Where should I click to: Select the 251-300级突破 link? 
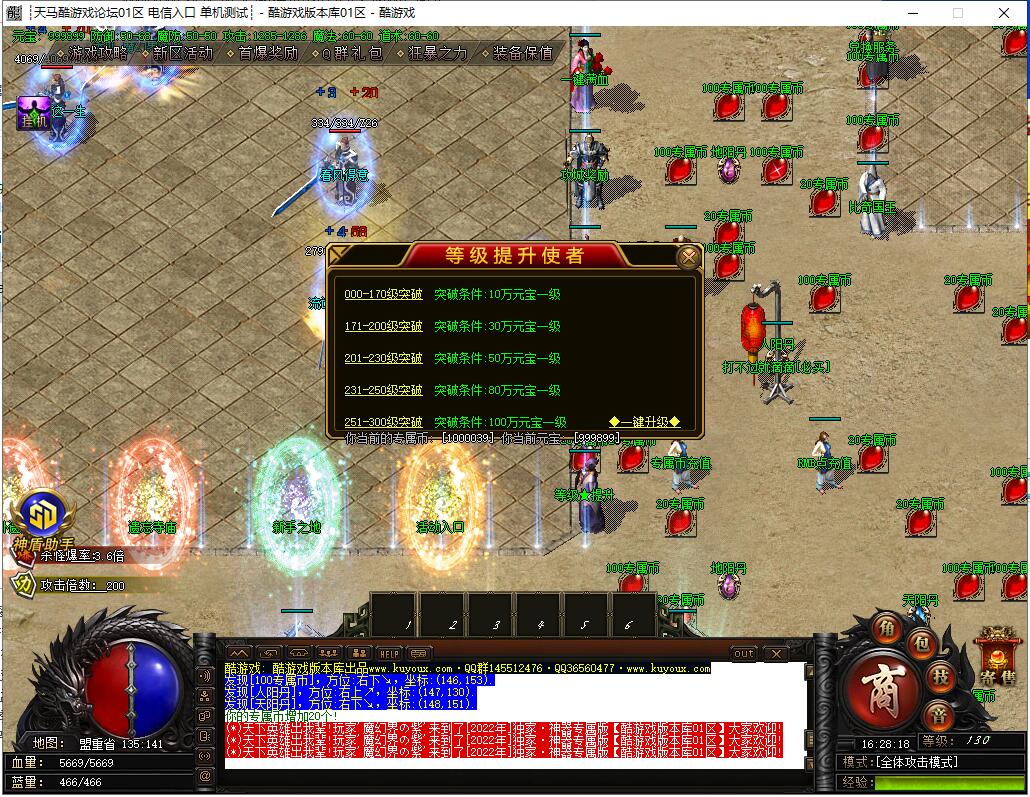383,423
